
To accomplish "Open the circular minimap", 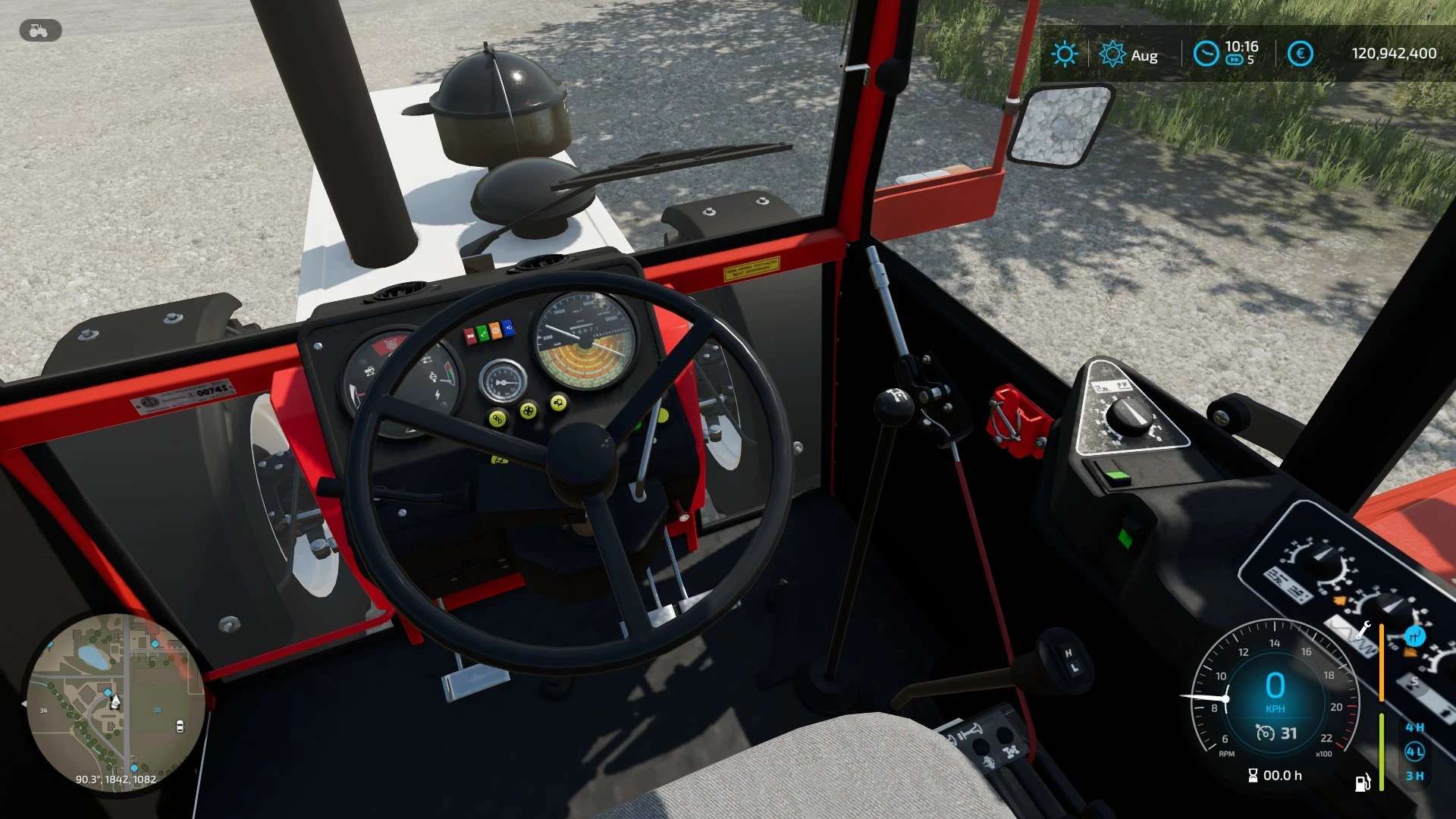I will tap(115, 701).
